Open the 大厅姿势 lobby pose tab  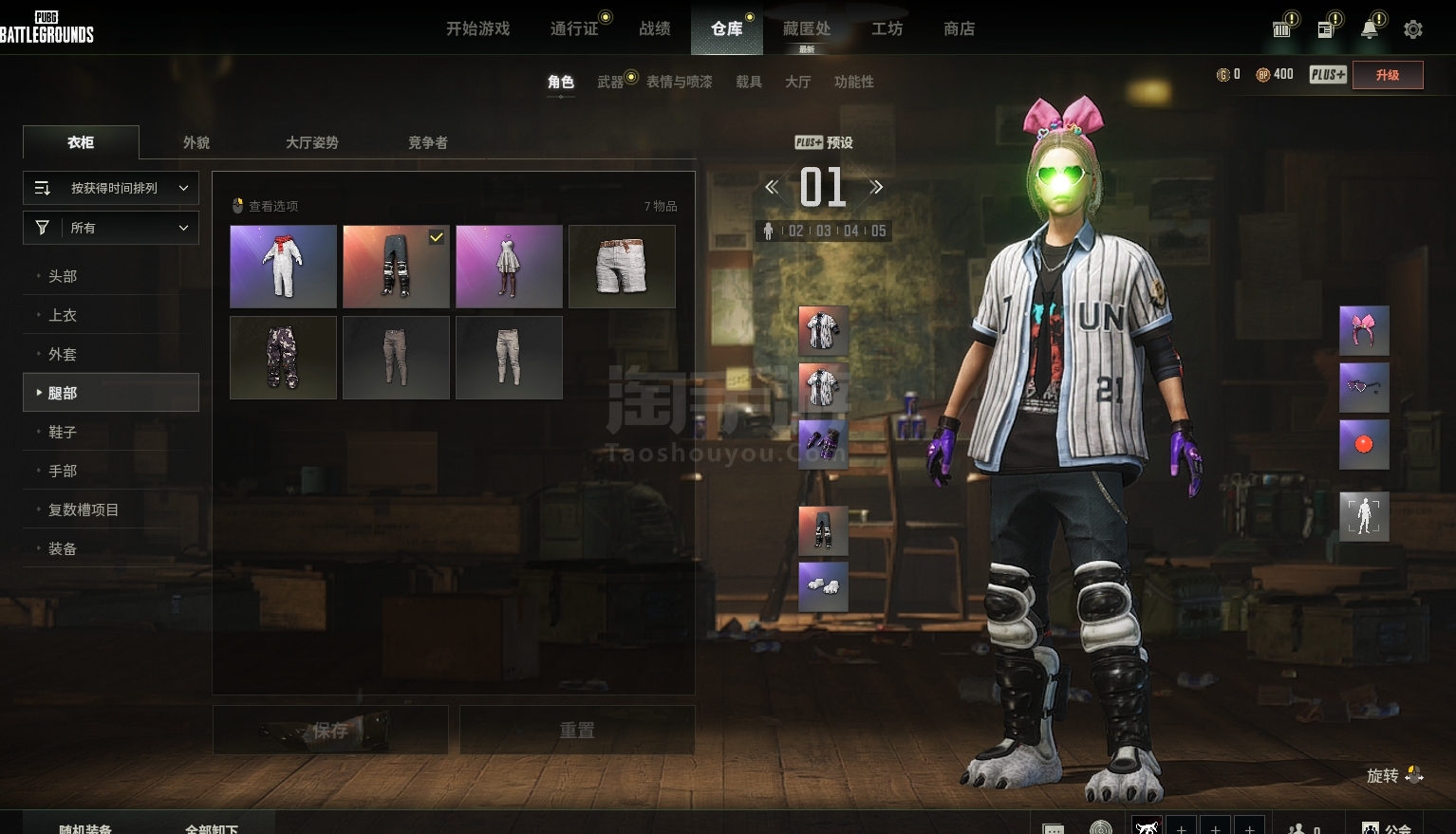point(312,142)
